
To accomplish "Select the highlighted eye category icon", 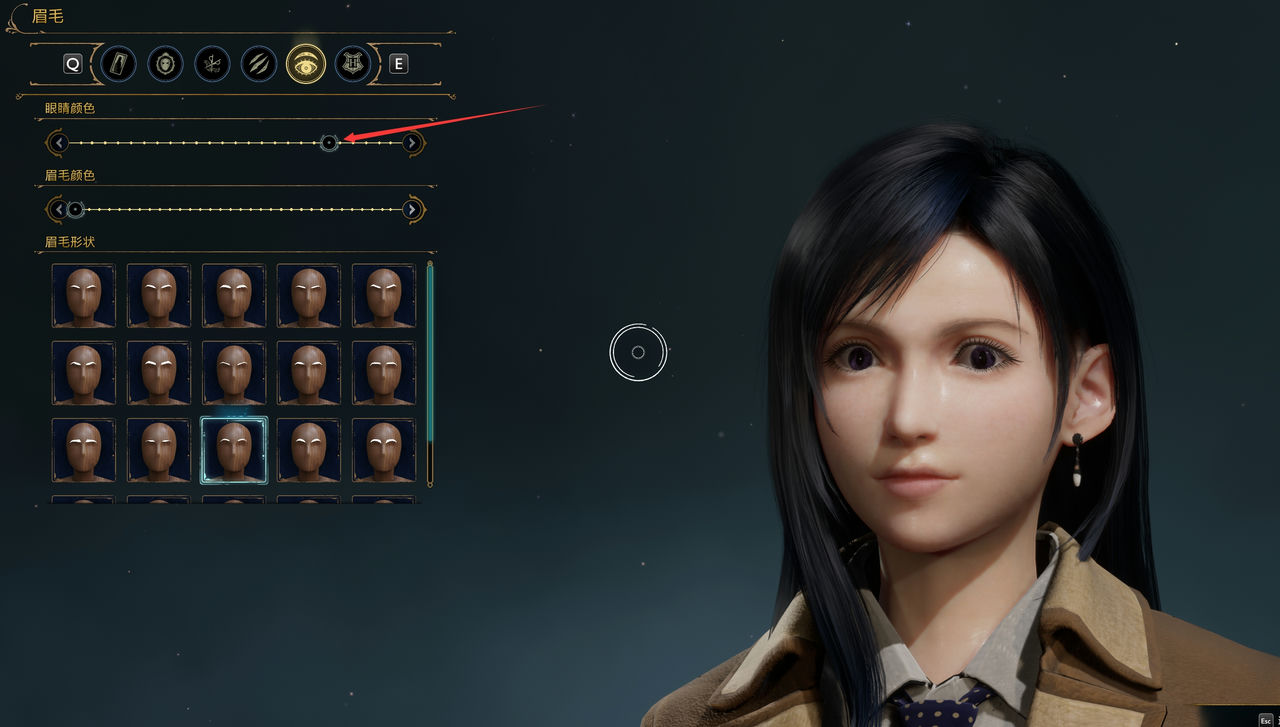I will pos(306,63).
